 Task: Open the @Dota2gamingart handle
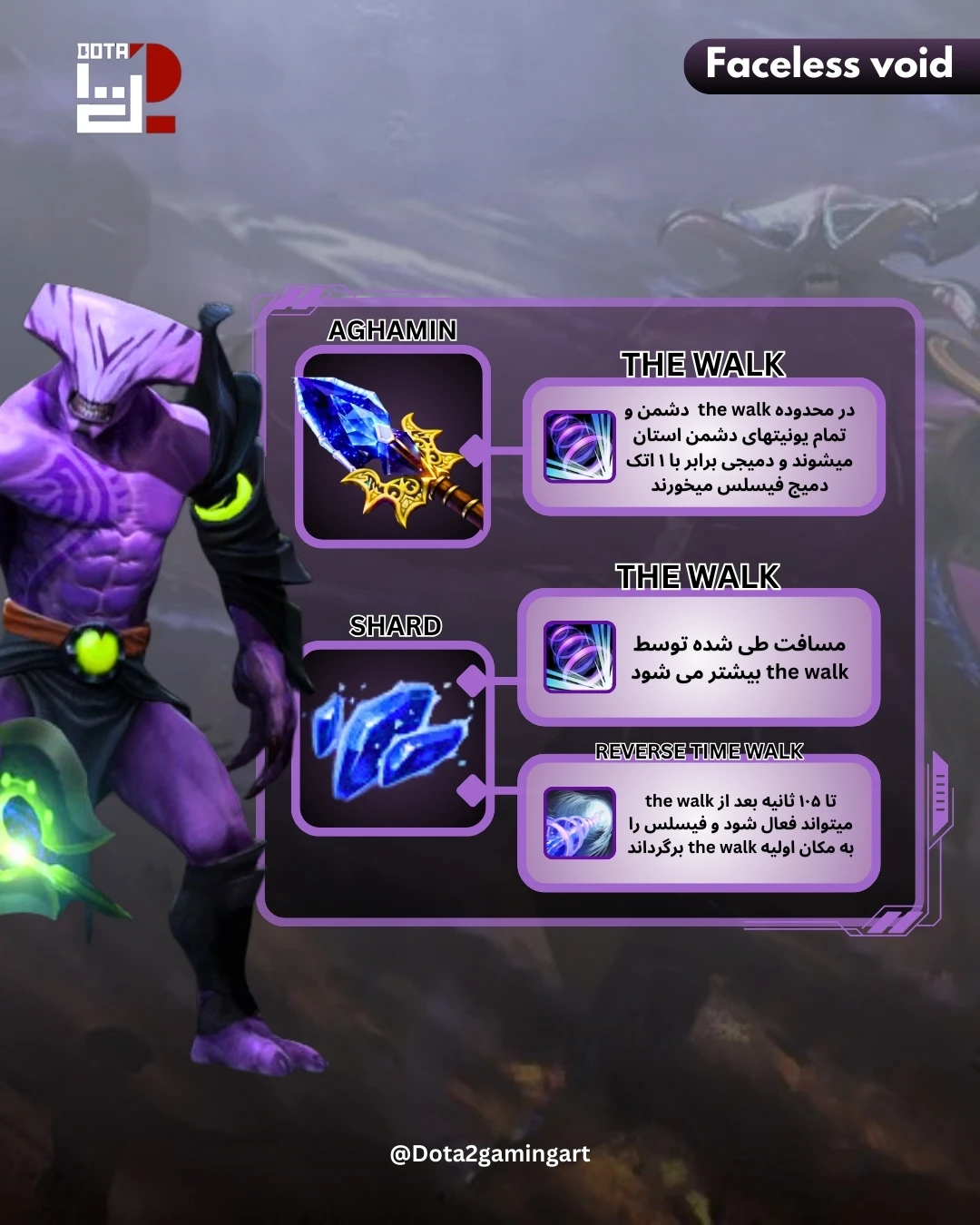[x=490, y=1153]
